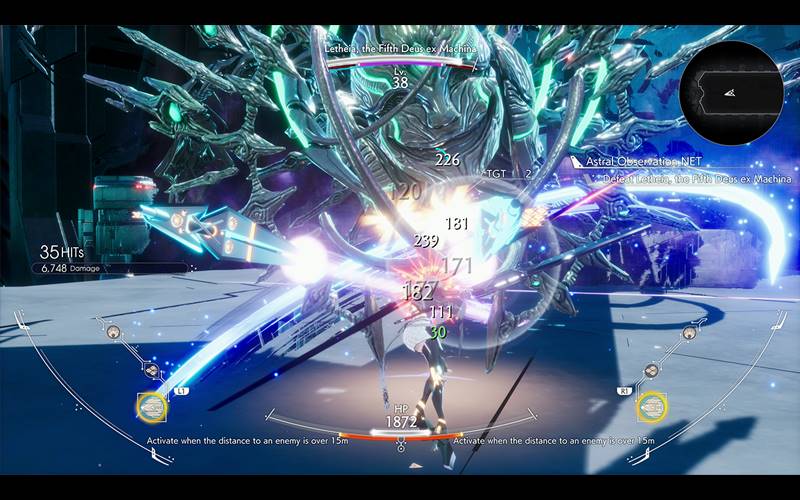This screenshot has width=800, height=500.
Task: Open the circular minimap
Action: [x=731, y=92]
